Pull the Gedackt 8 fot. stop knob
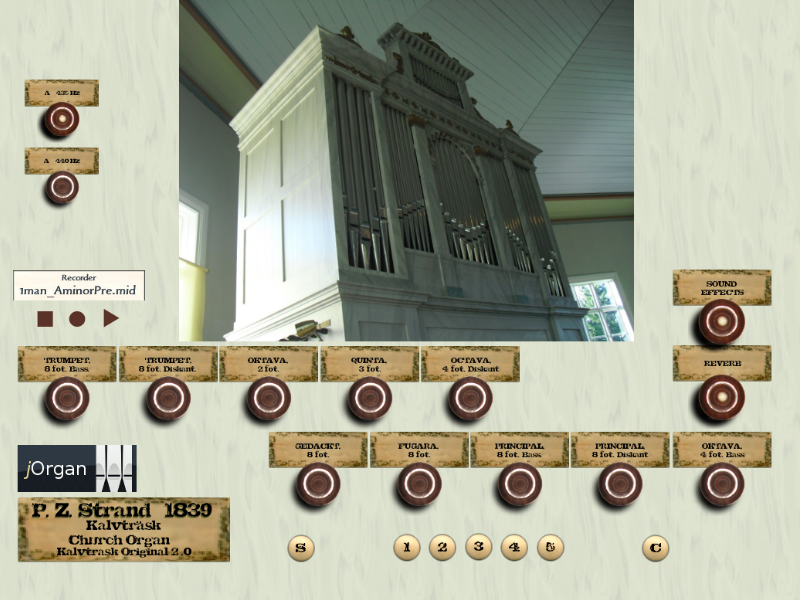Screen dimensions: 800x600 coord(318,485)
